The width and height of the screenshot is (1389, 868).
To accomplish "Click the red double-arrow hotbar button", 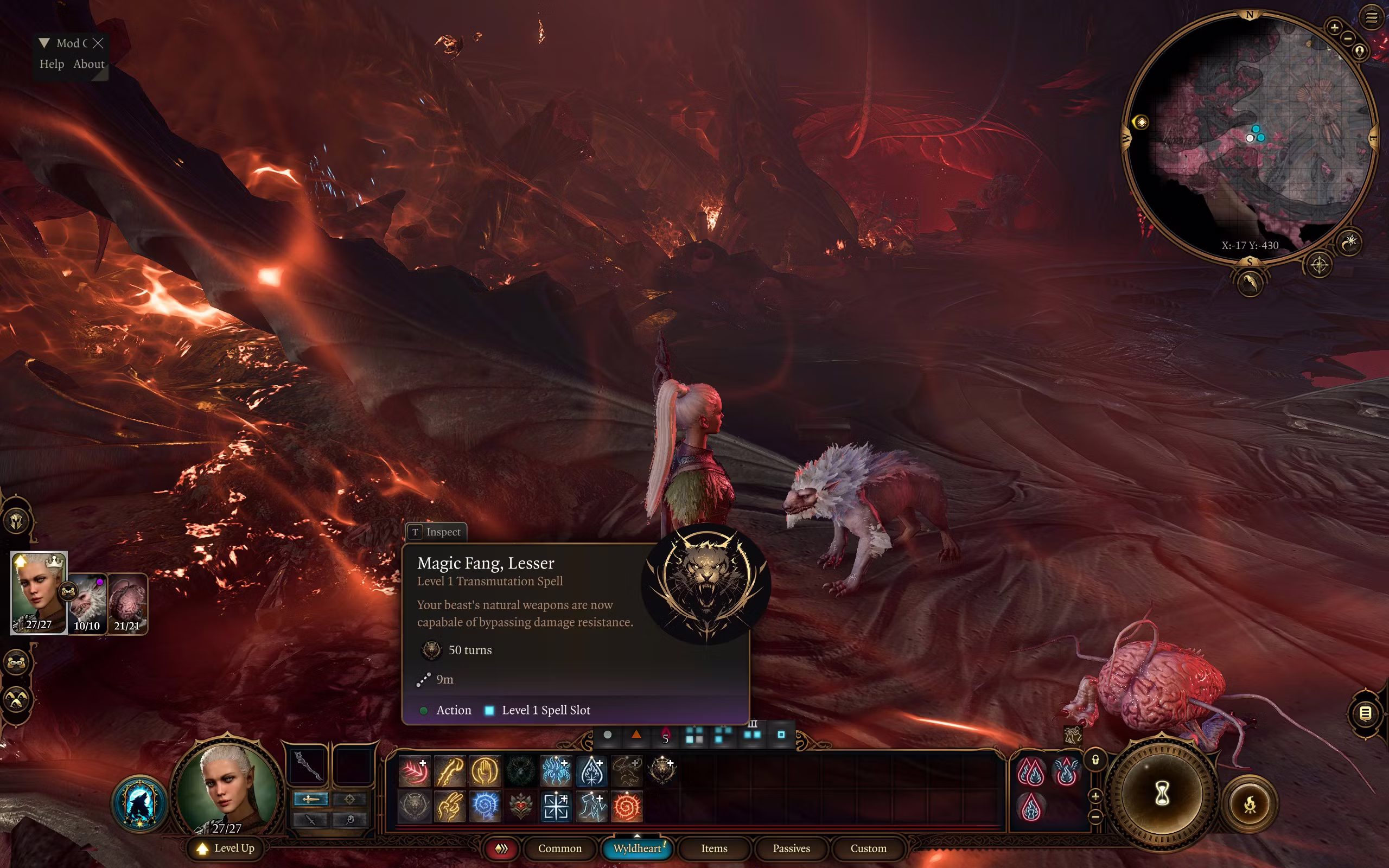I will (501, 848).
